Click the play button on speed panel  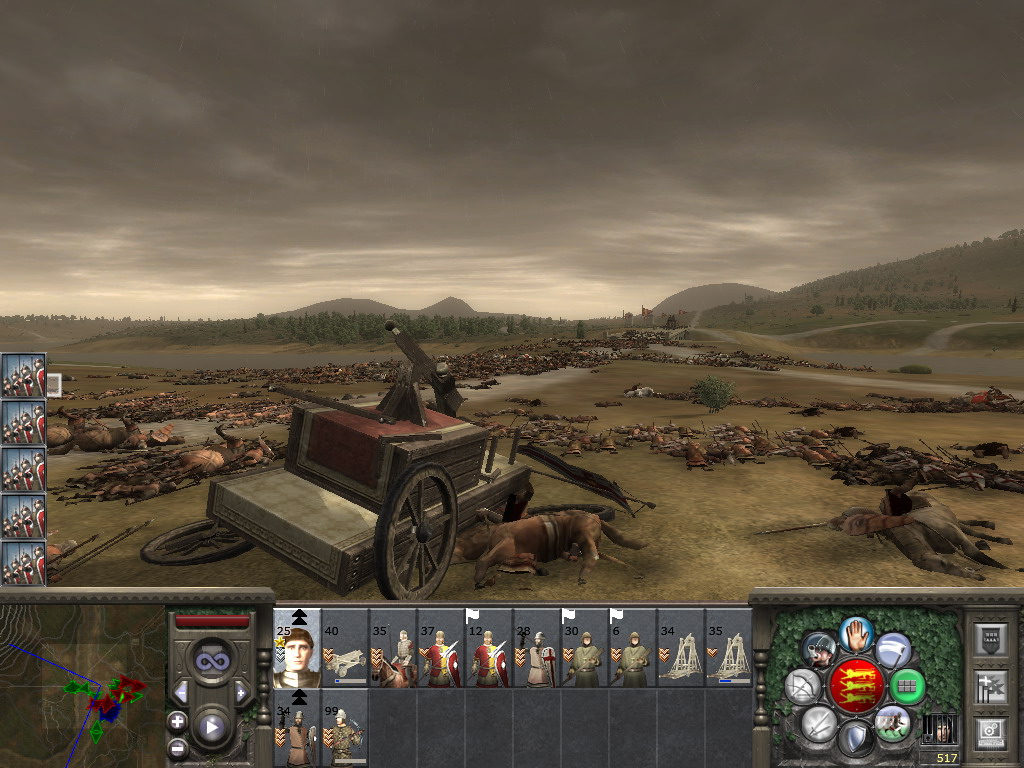[x=211, y=727]
